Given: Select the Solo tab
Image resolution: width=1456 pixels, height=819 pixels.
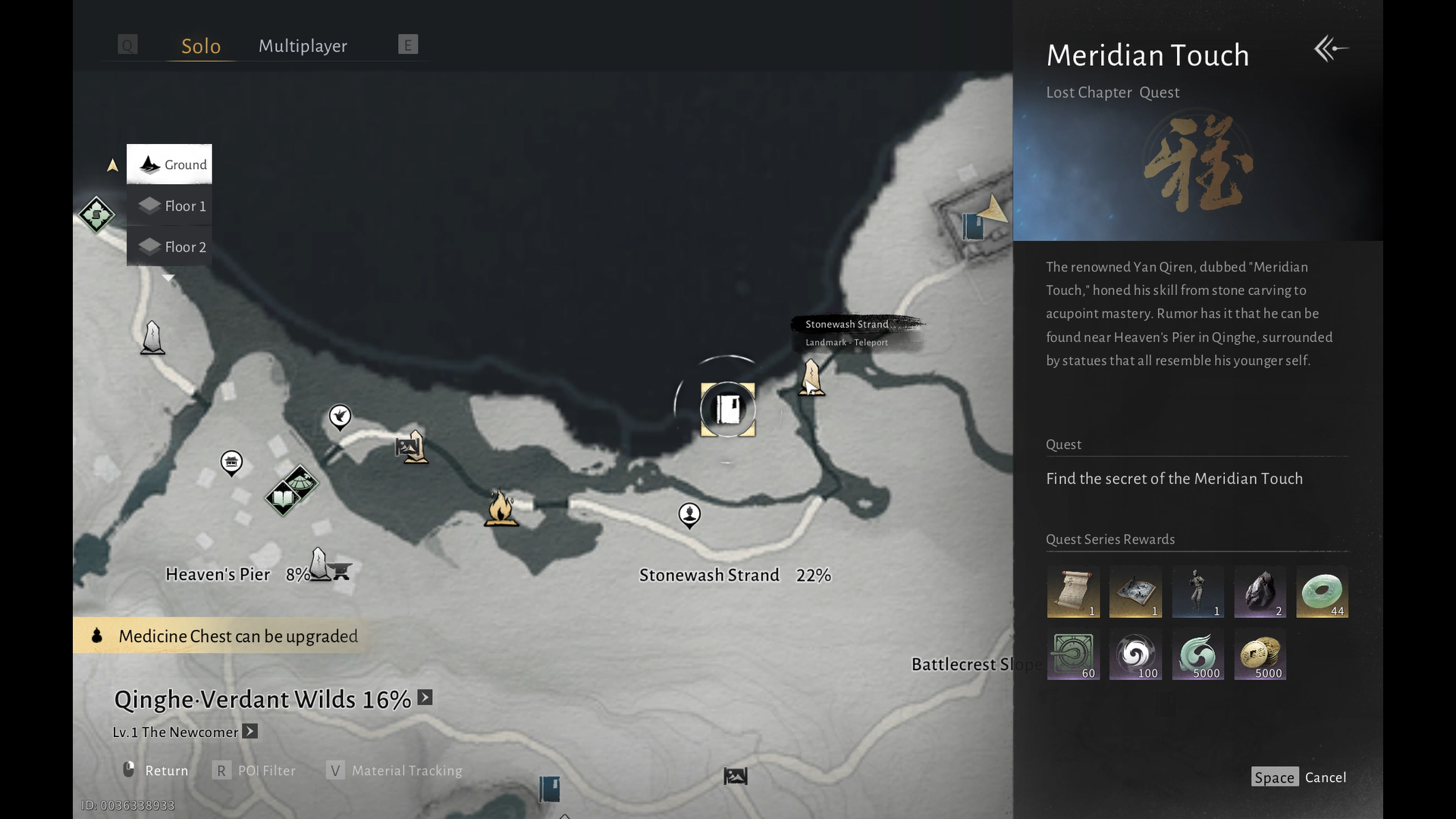Looking at the screenshot, I should (201, 46).
